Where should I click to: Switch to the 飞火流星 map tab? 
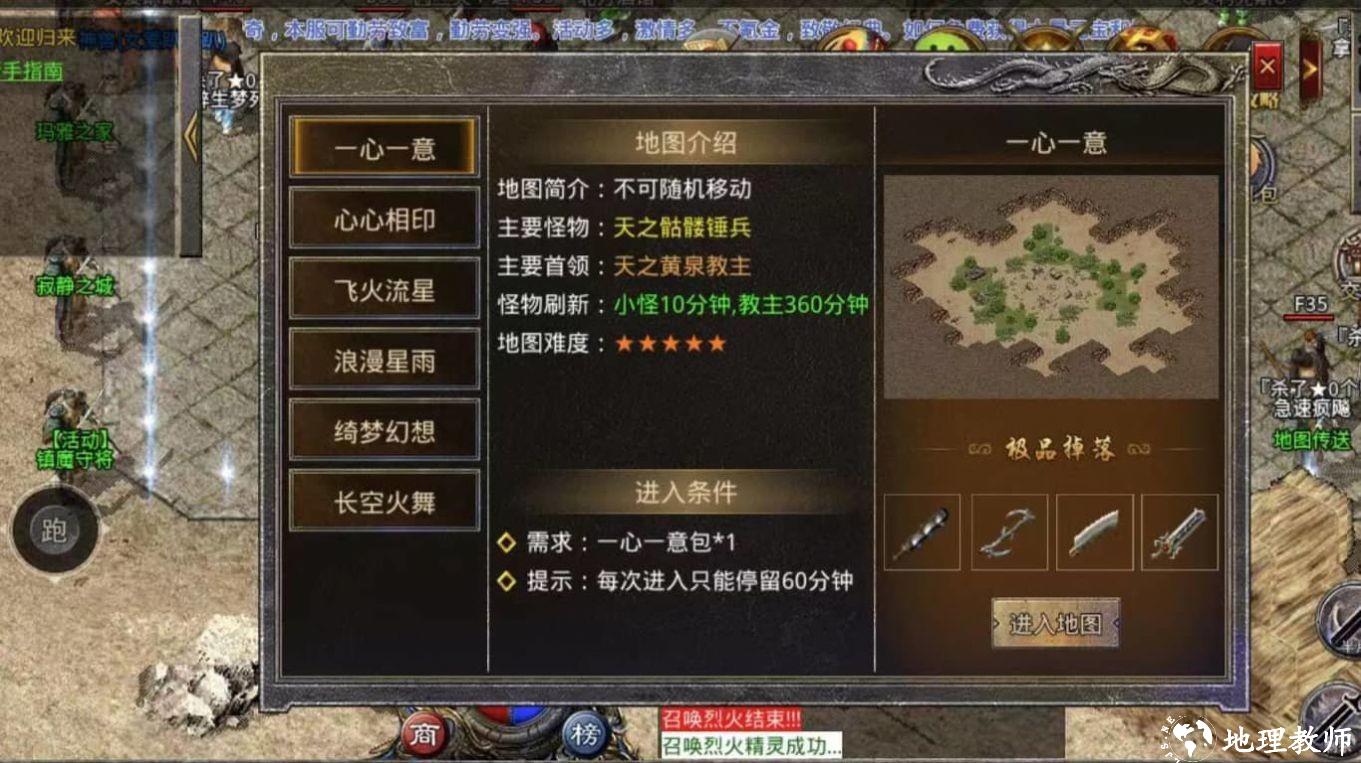point(384,288)
